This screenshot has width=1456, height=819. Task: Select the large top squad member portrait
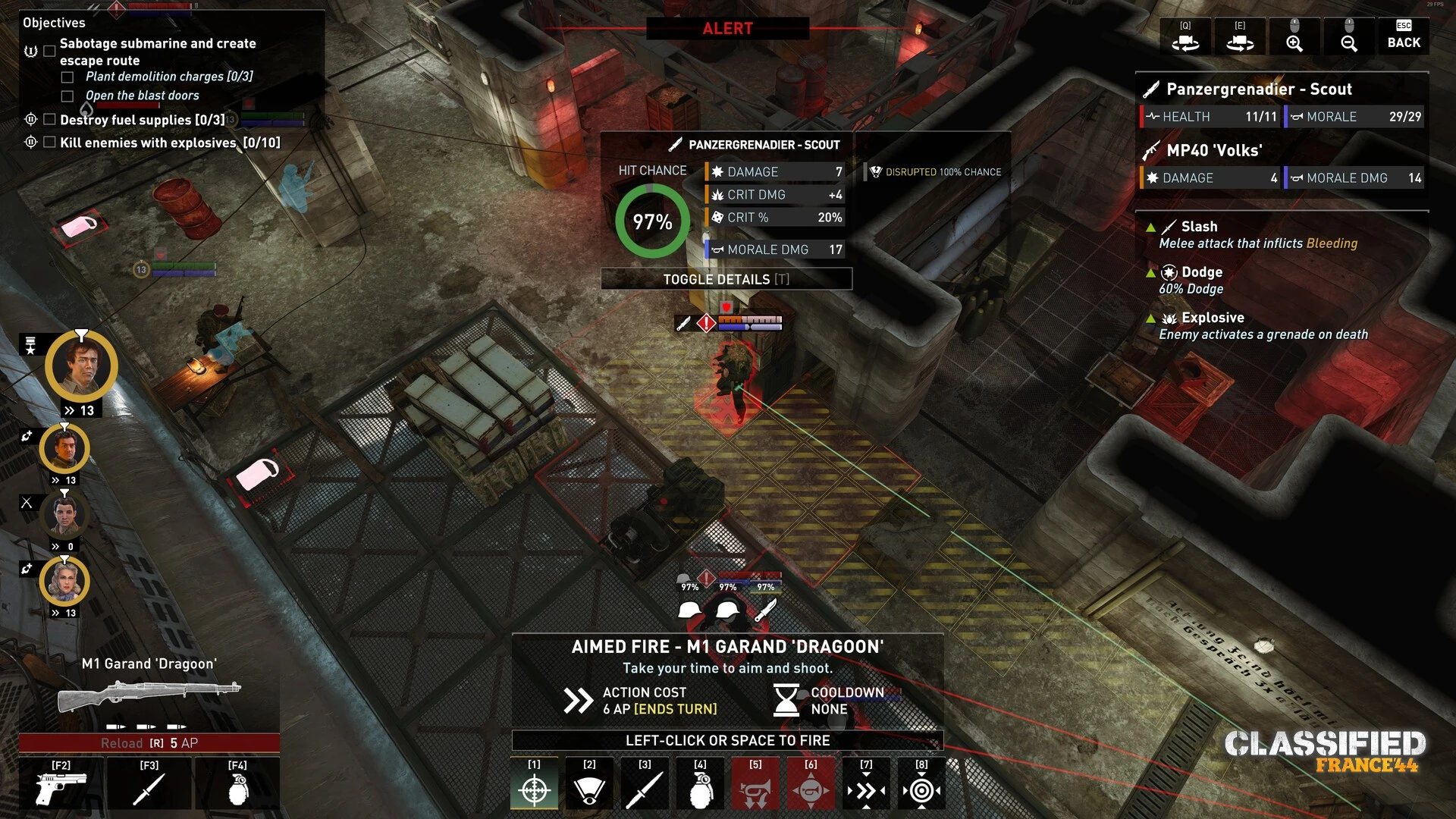pos(81,366)
